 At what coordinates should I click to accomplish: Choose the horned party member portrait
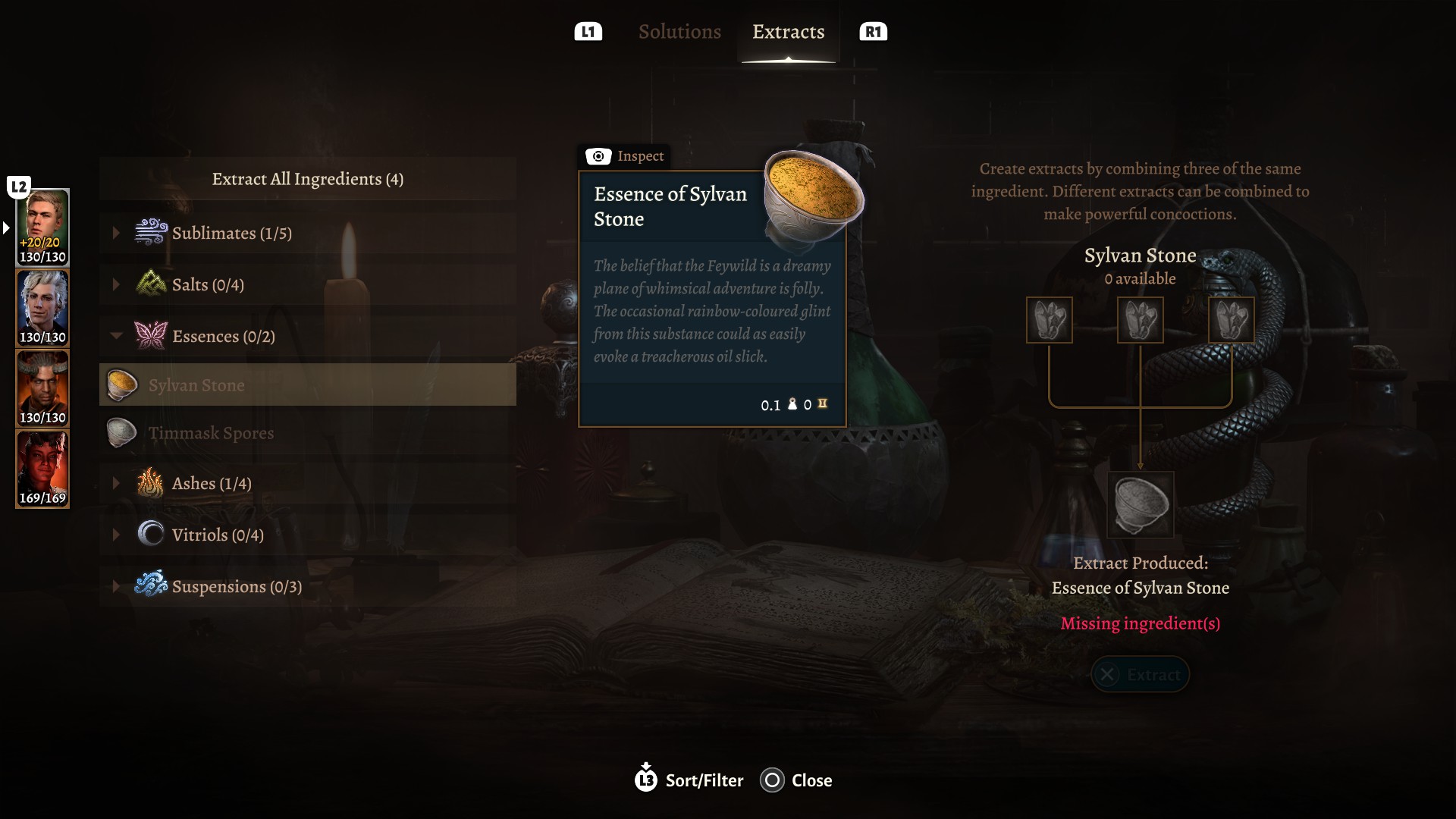[x=42, y=388]
